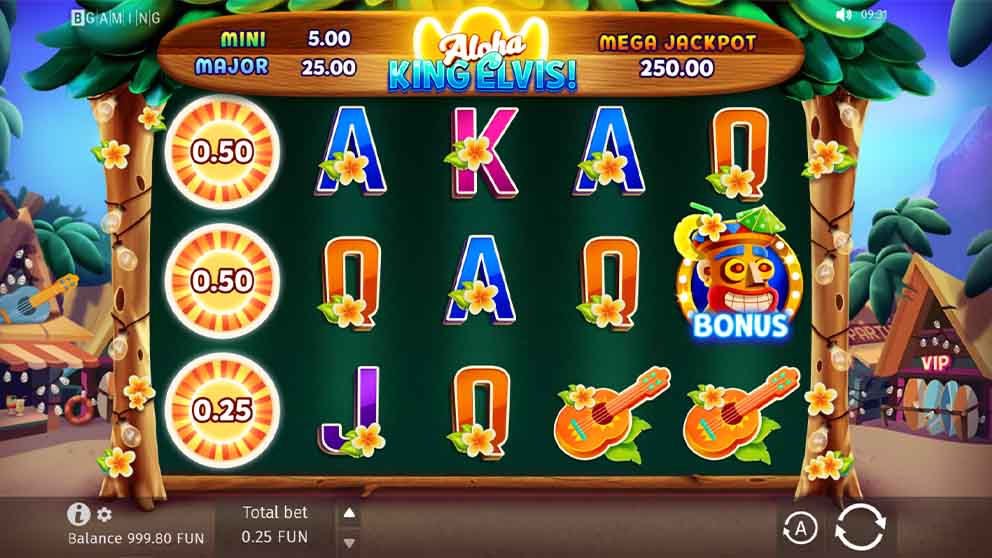
Task: Enable autoplay with the circled A button
Action: (x=799, y=527)
